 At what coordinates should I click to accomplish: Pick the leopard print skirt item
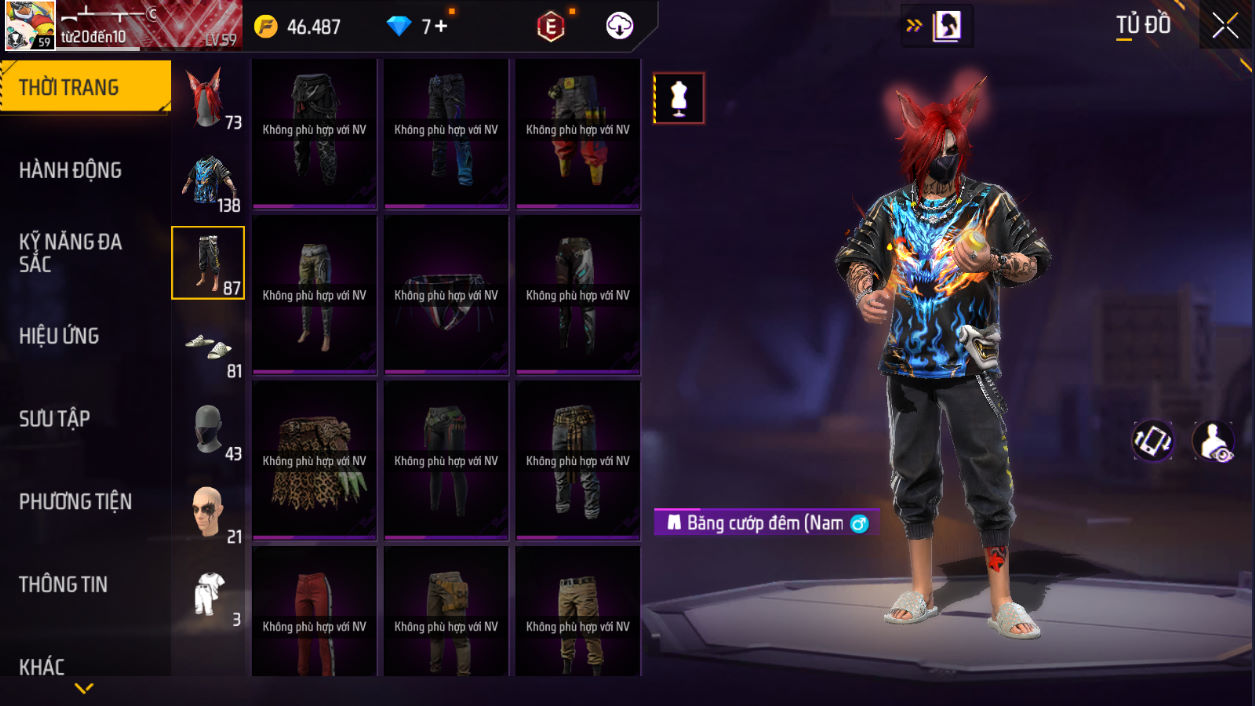[314, 461]
